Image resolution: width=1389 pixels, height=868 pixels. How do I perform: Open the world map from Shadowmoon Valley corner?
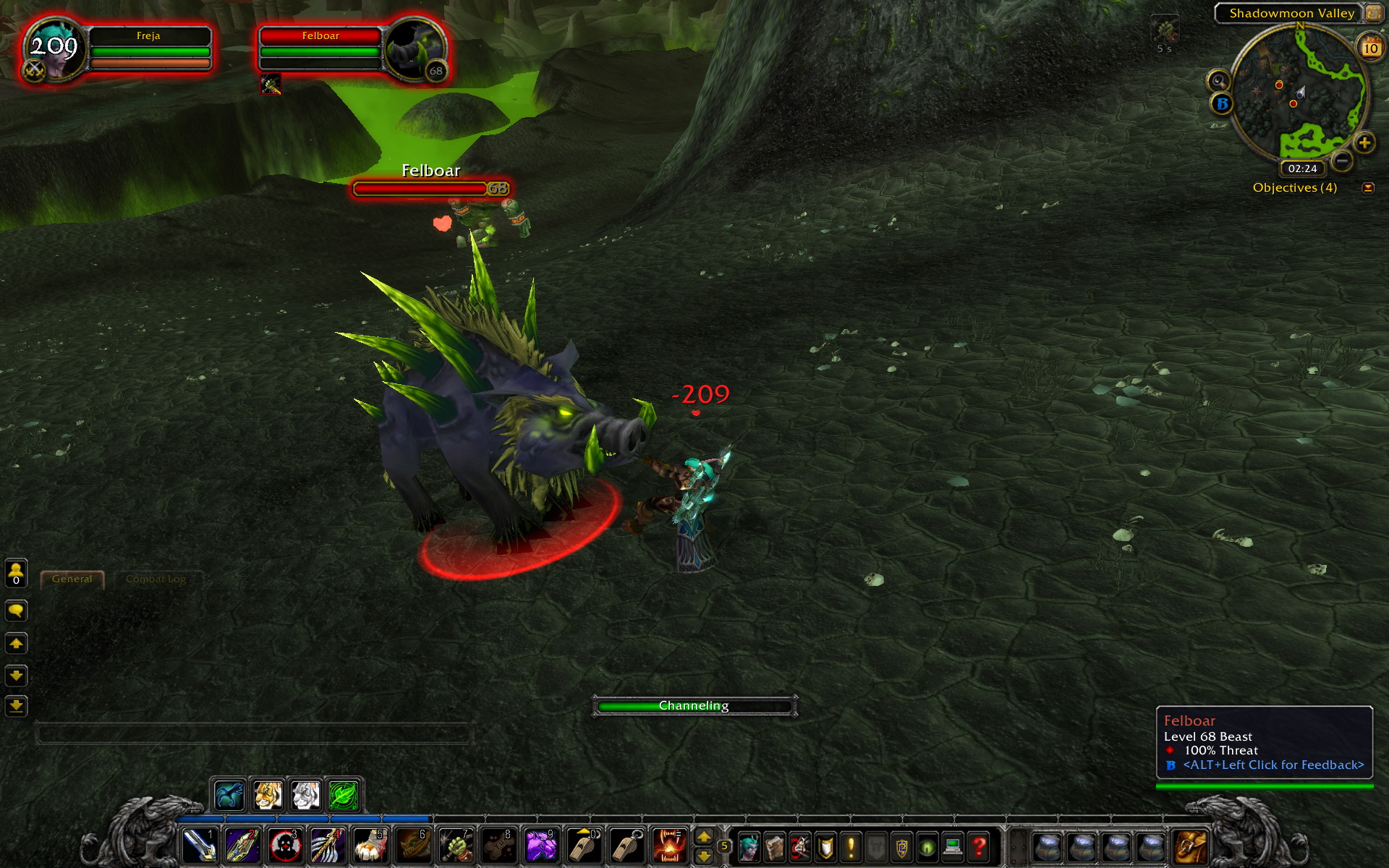click(1372, 12)
